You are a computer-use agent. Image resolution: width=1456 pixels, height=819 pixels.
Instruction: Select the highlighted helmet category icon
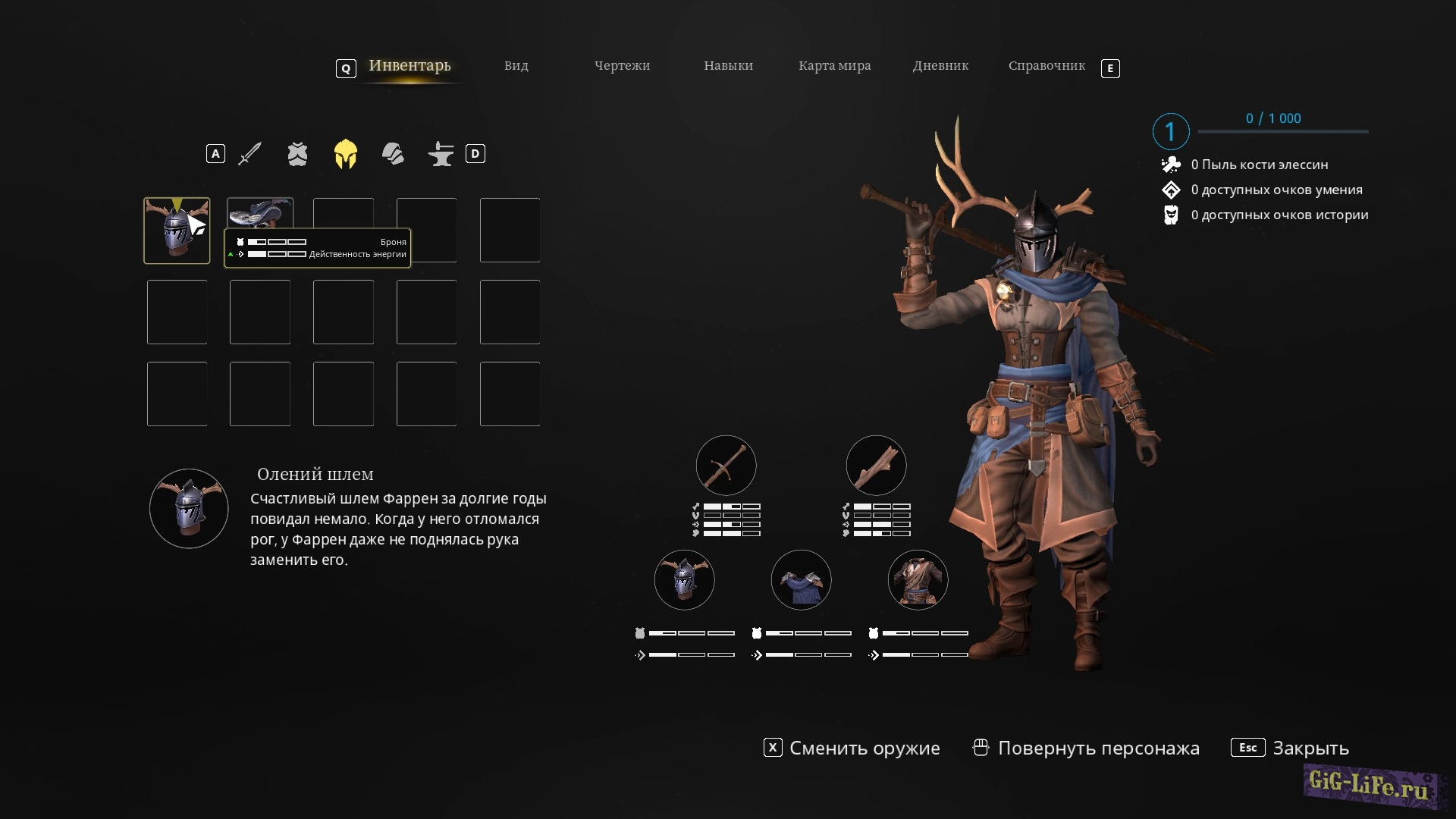point(345,154)
